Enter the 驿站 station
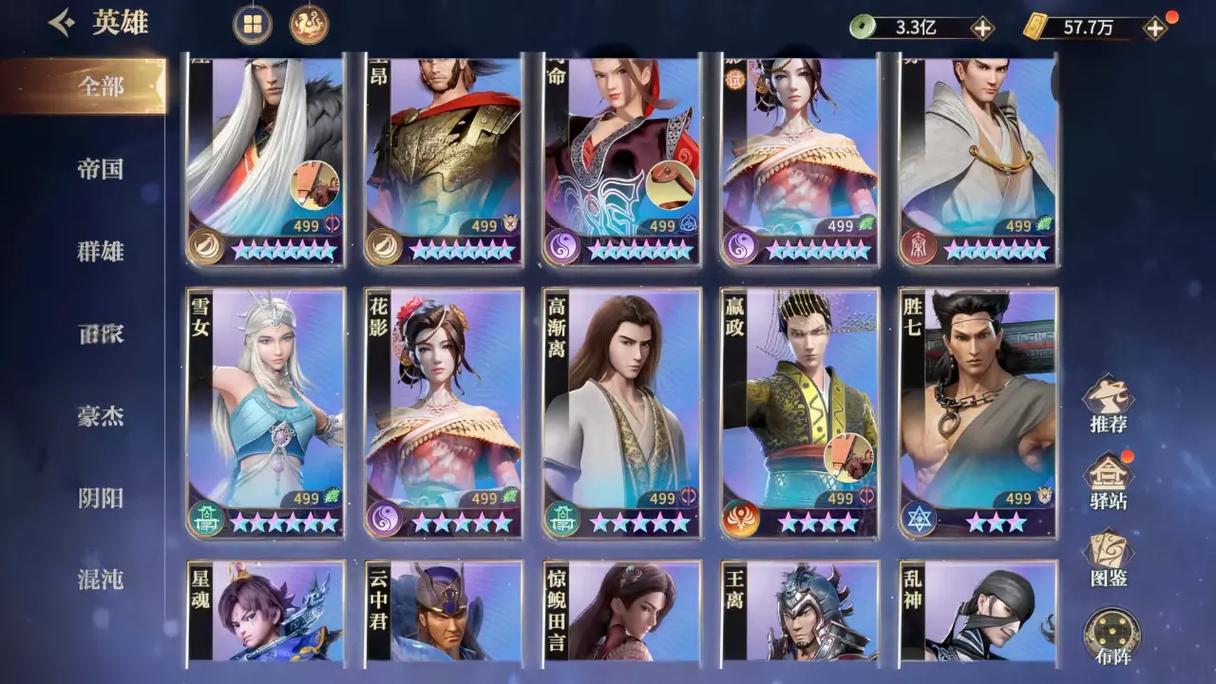This screenshot has width=1216, height=684. pyautogui.click(x=1108, y=481)
